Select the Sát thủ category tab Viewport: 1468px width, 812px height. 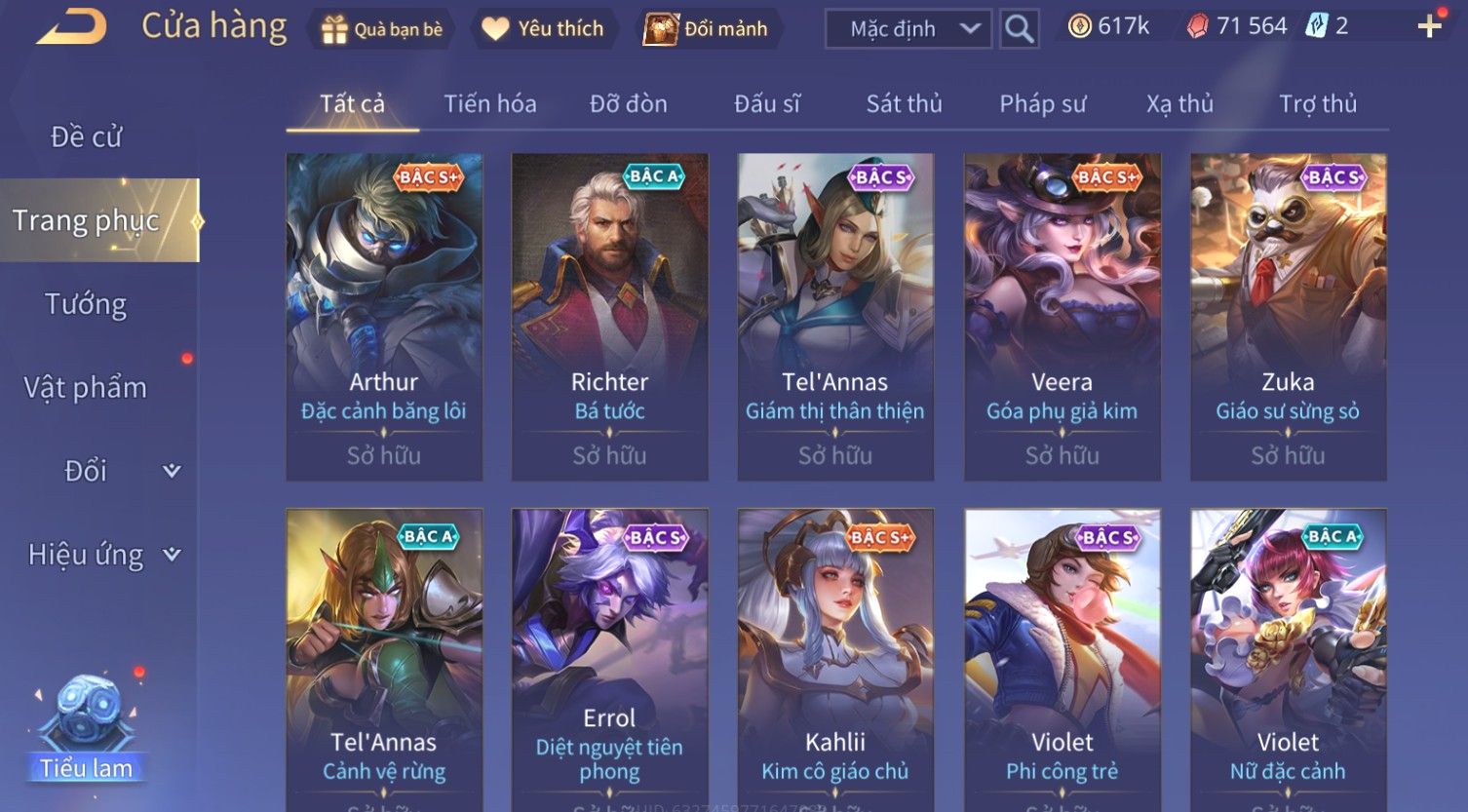(x=905, y=103)
